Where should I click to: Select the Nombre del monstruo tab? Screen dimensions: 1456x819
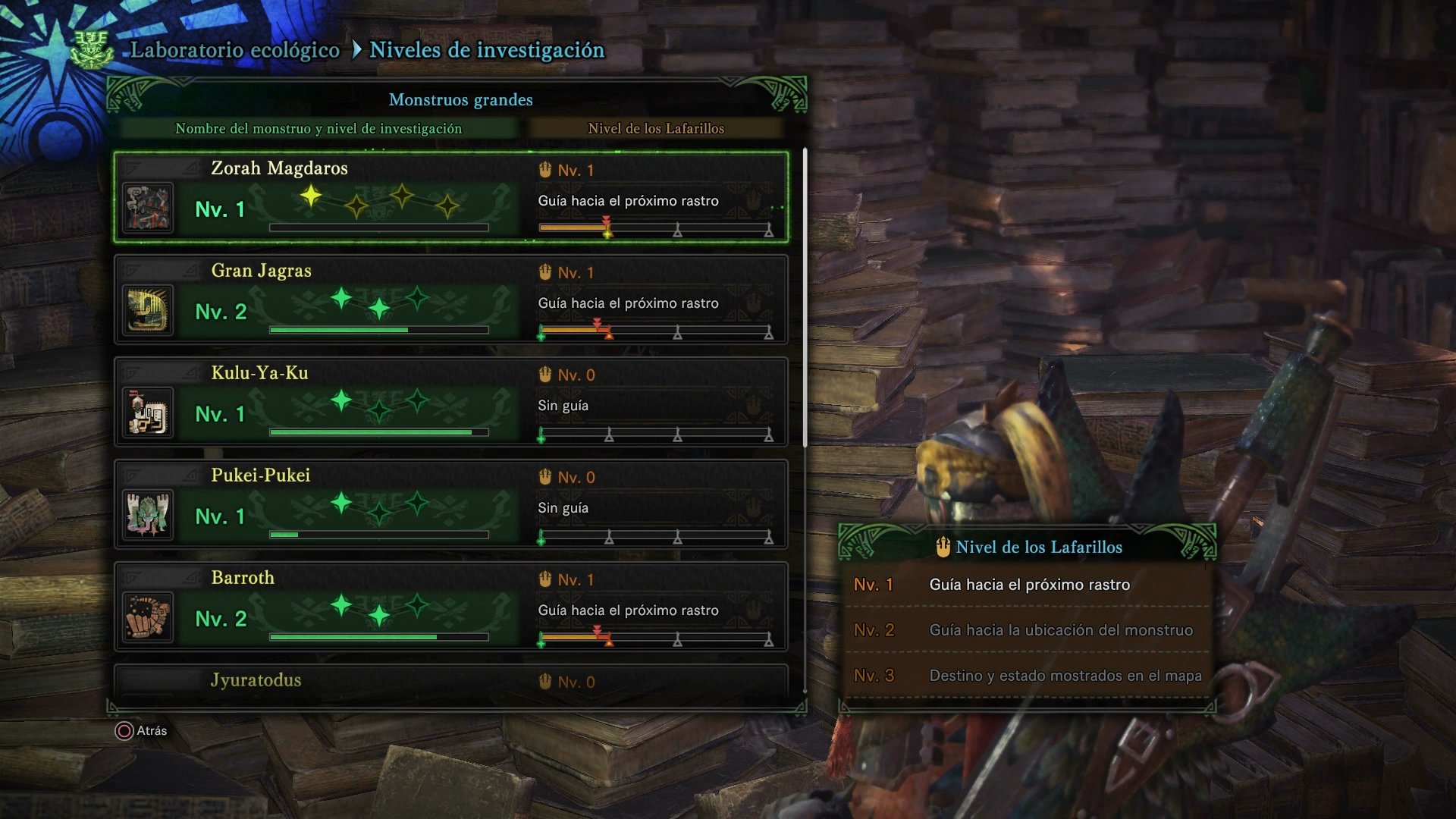tap(318, 128)
